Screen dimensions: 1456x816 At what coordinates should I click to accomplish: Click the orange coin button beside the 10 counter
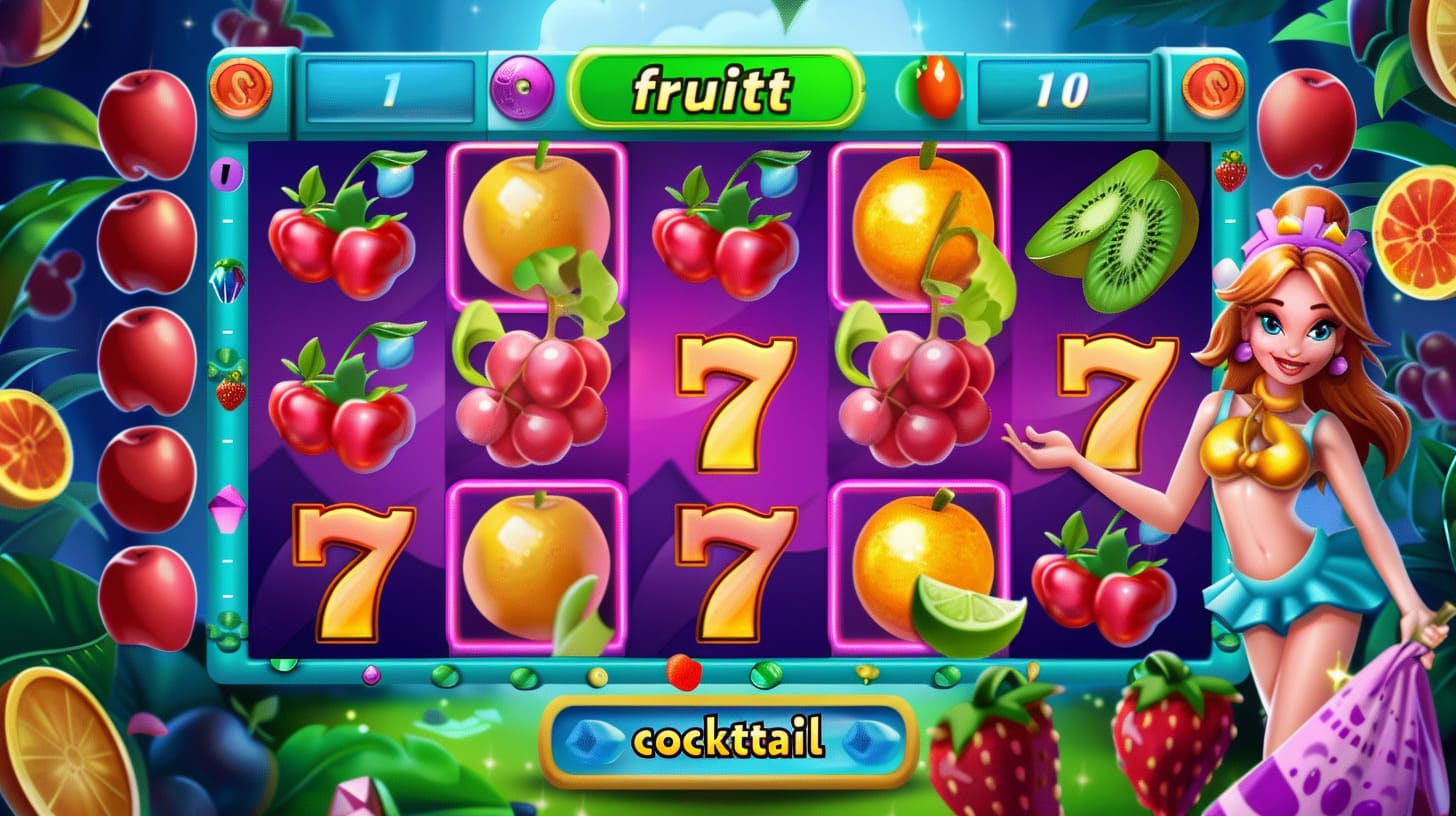coord(1212,87)
